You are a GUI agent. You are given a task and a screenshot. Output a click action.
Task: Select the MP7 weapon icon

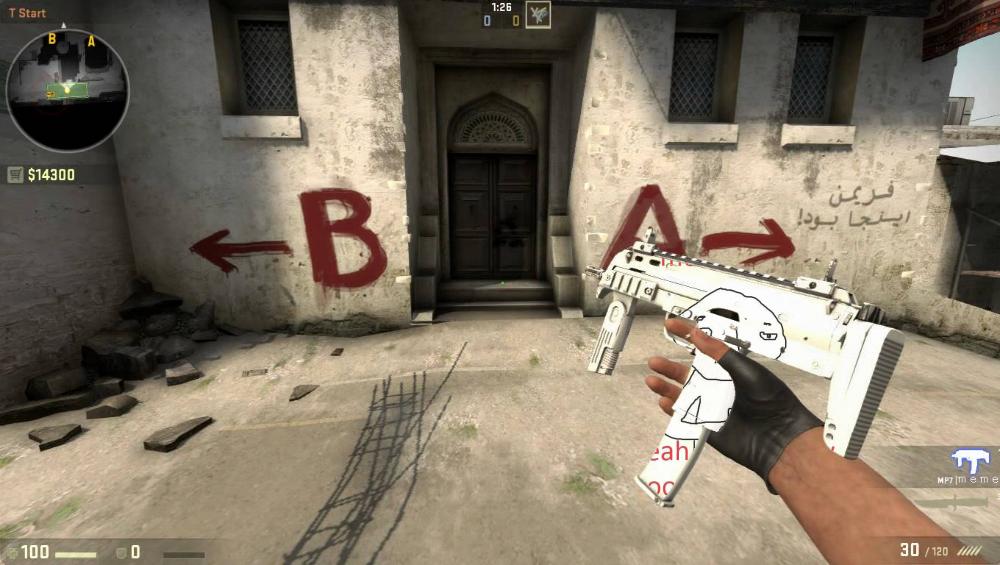point(970,461)
